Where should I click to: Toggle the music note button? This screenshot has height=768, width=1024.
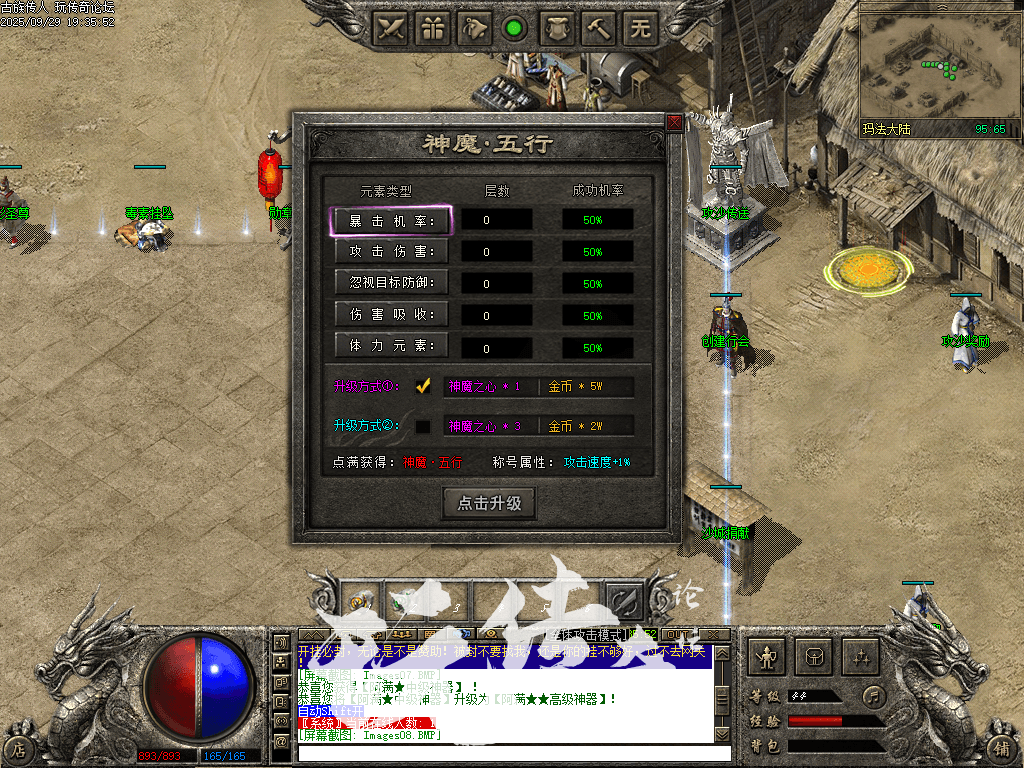tap(875, 695)
